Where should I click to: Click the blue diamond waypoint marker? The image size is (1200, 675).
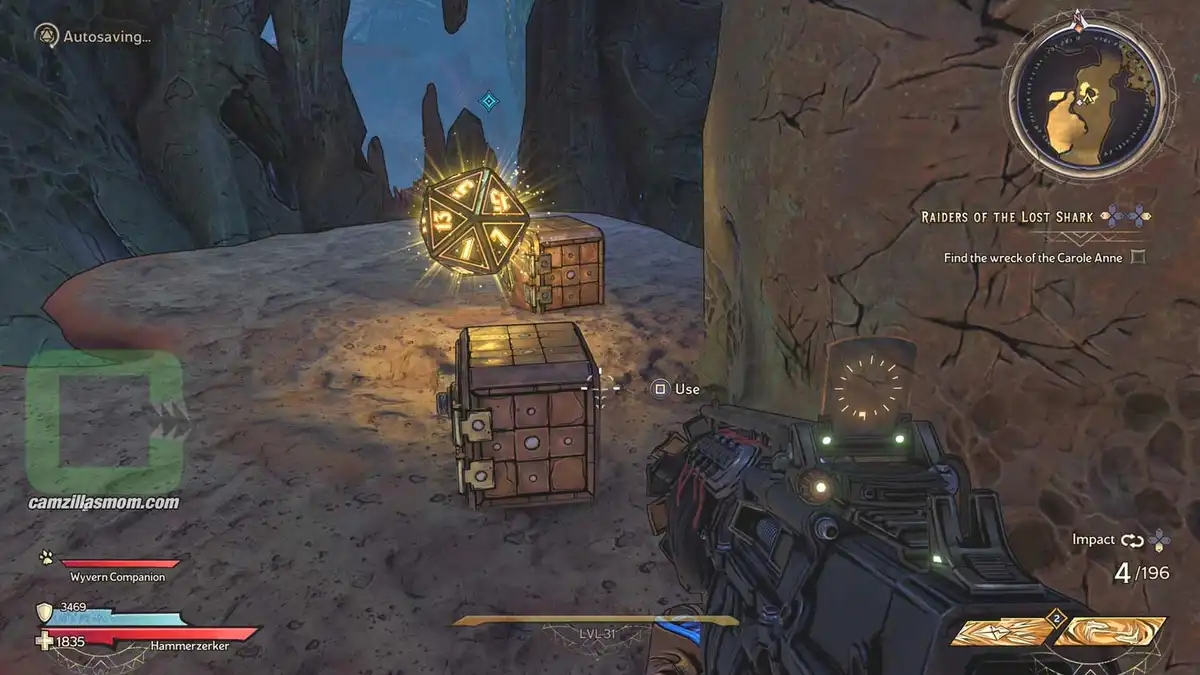tap(488, 100)
